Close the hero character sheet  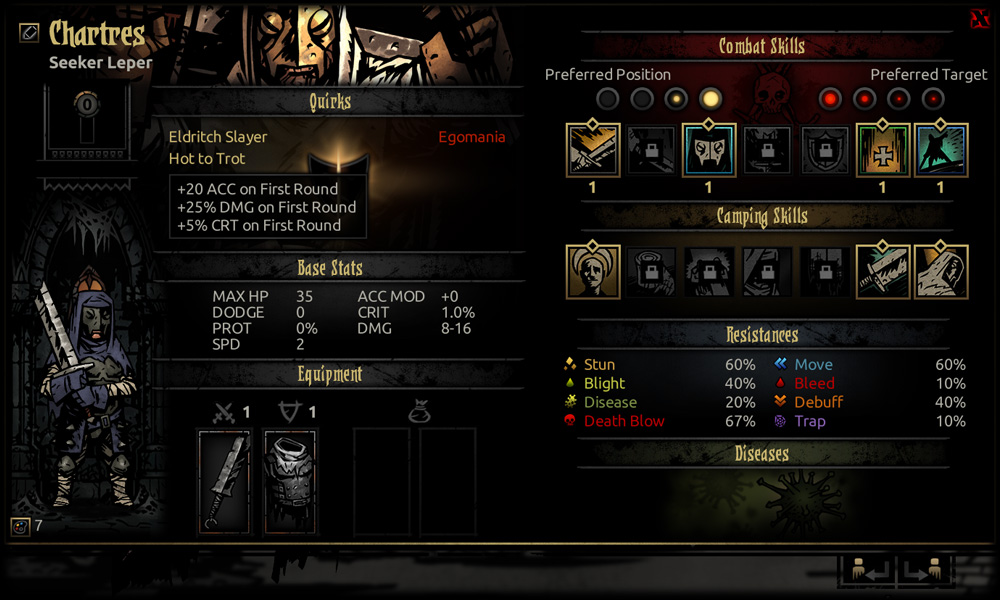click(979, 20)
